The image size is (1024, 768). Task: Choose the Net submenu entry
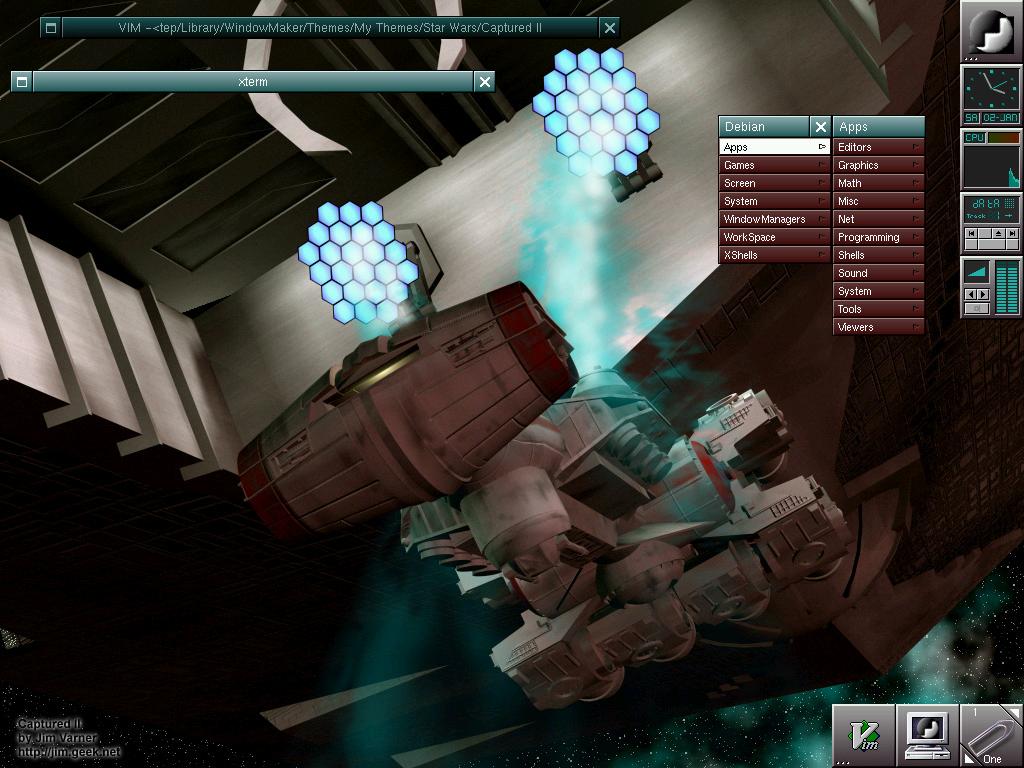pos(878,219)
